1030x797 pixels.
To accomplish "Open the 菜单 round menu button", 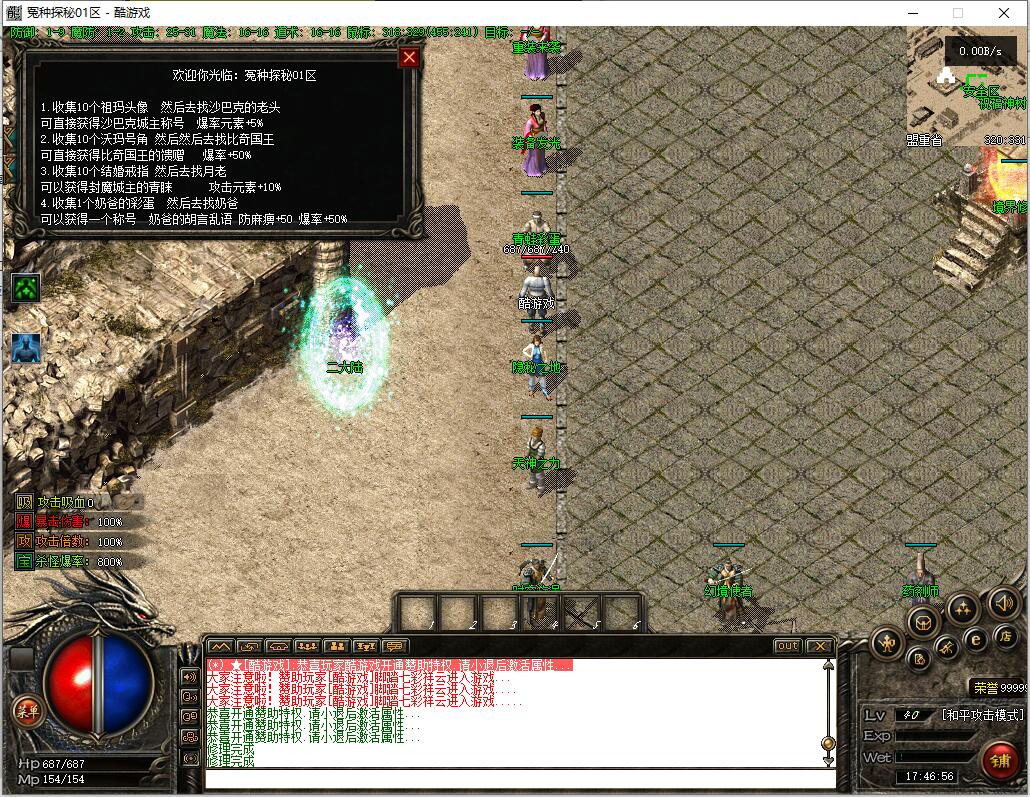I will (27, 711).
